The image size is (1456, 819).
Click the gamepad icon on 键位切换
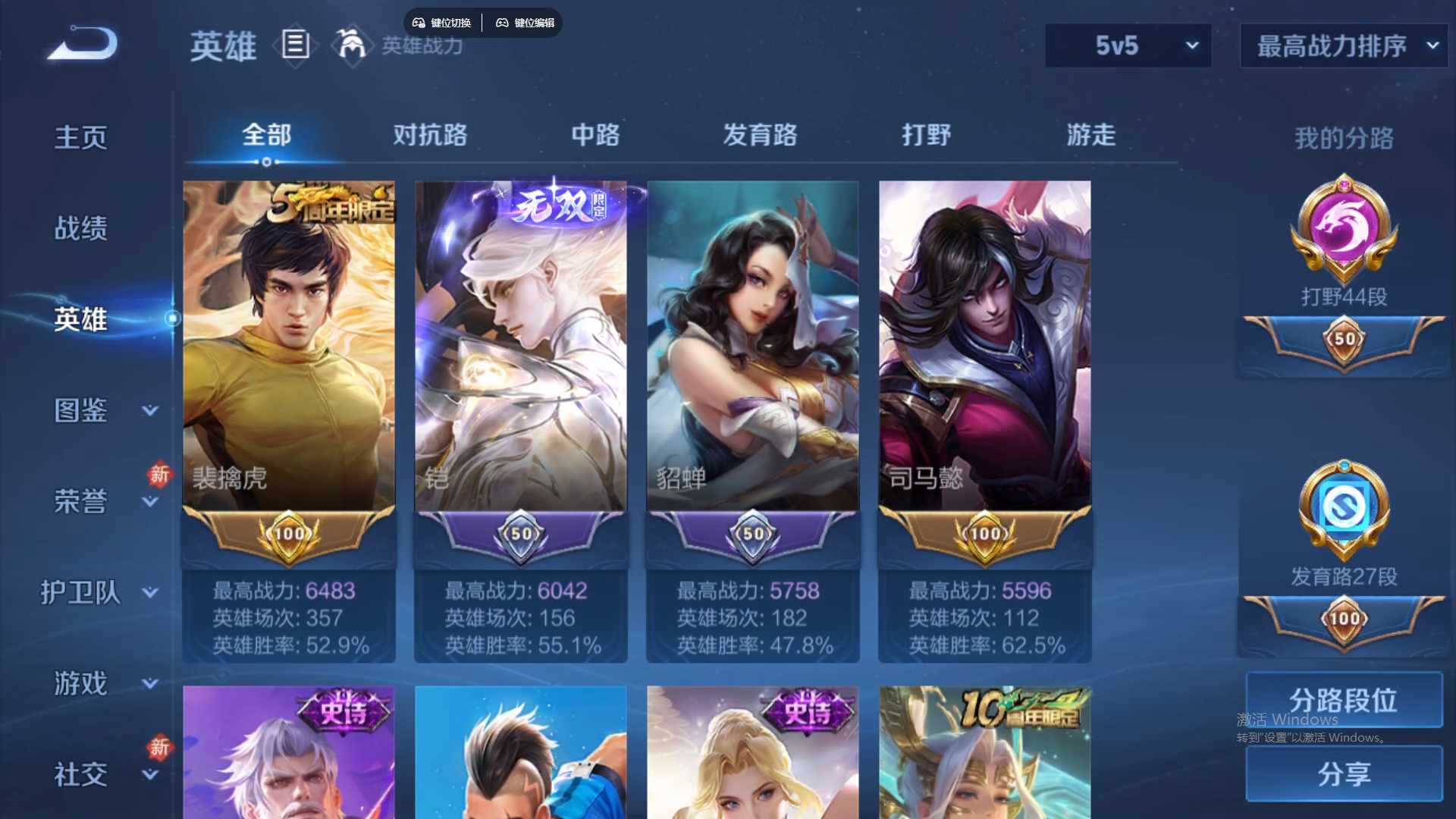[x=418, y=23]
